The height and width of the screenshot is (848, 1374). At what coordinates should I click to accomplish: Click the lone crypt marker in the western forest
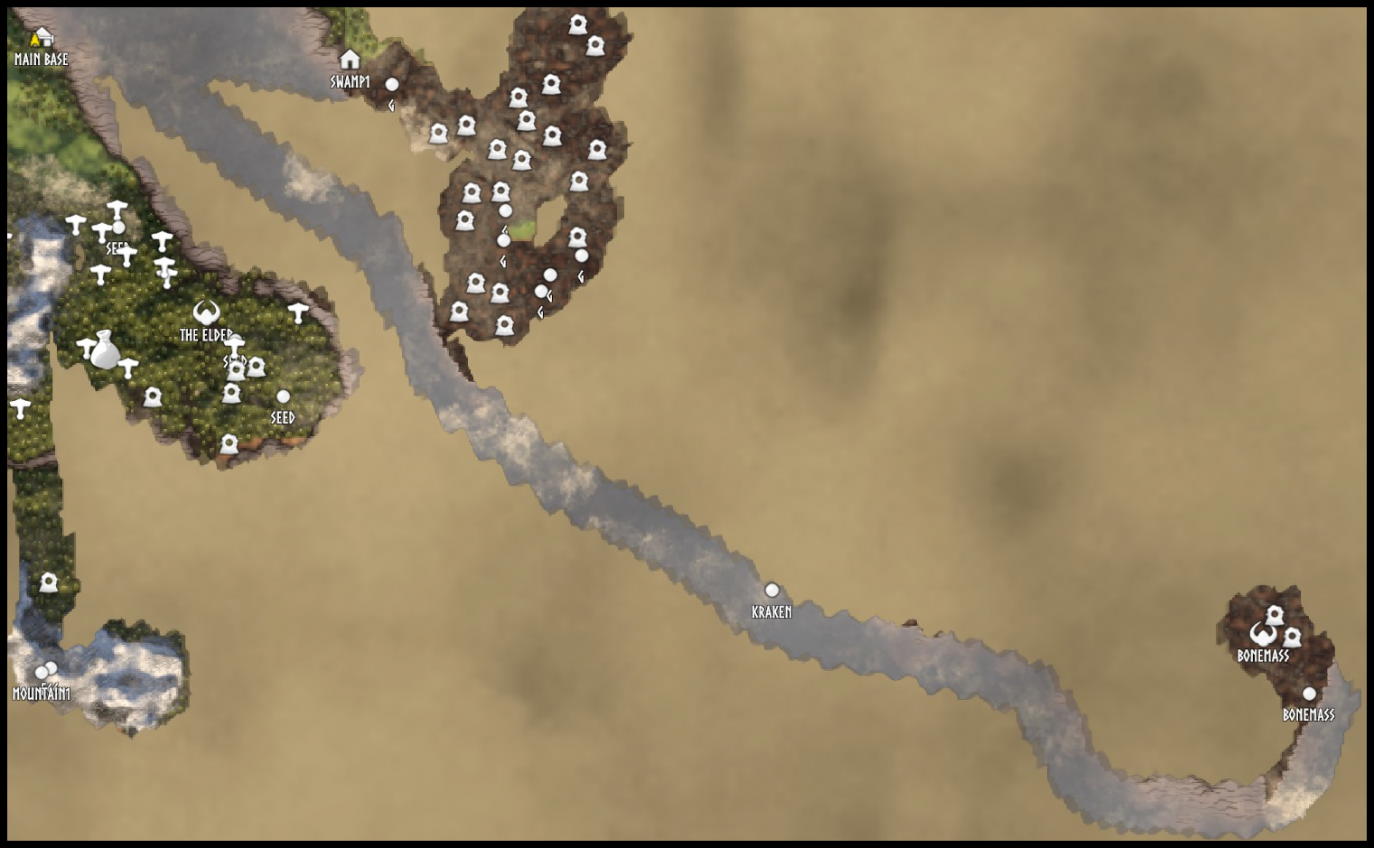(49, 581)
